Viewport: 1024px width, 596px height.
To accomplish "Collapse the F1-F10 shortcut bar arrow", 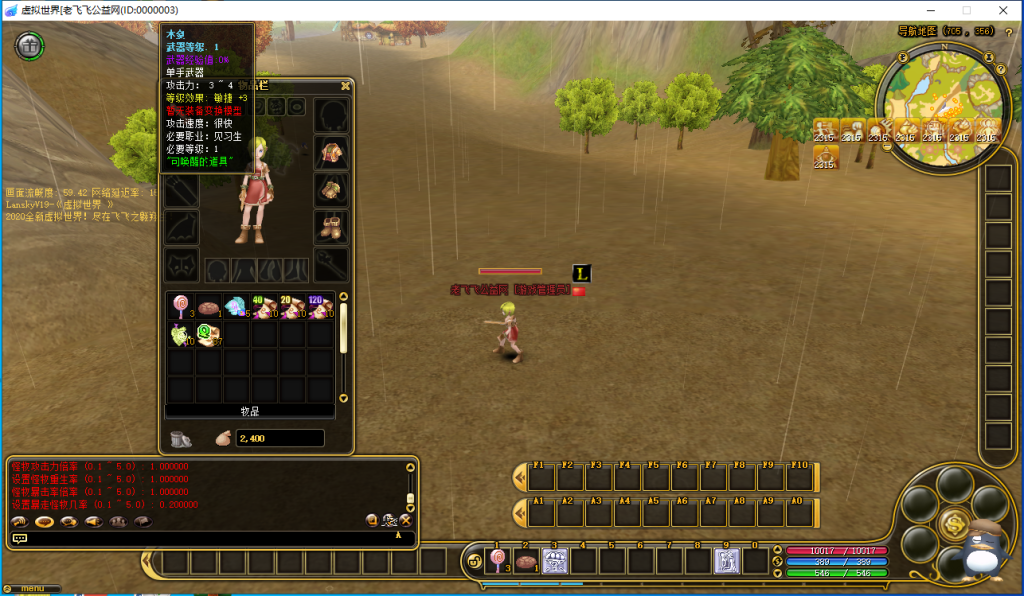I will (519, 476).
